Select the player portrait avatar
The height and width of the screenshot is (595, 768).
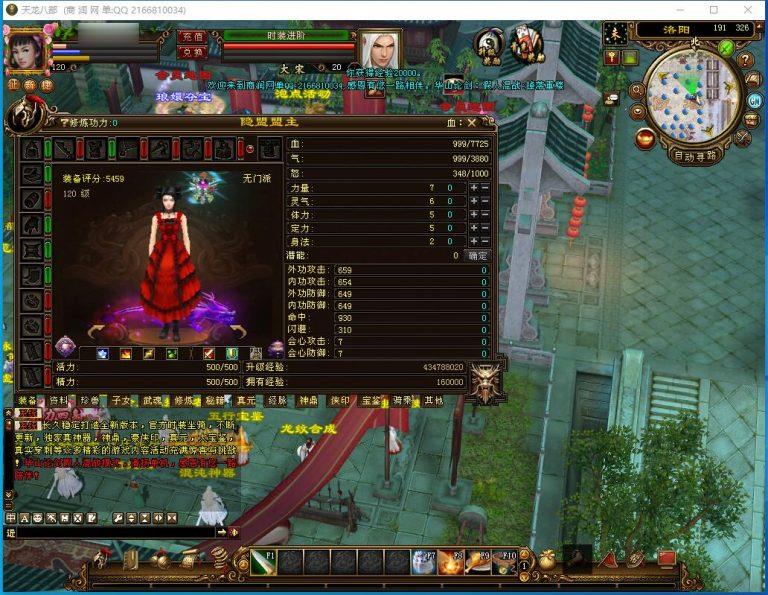26,50
